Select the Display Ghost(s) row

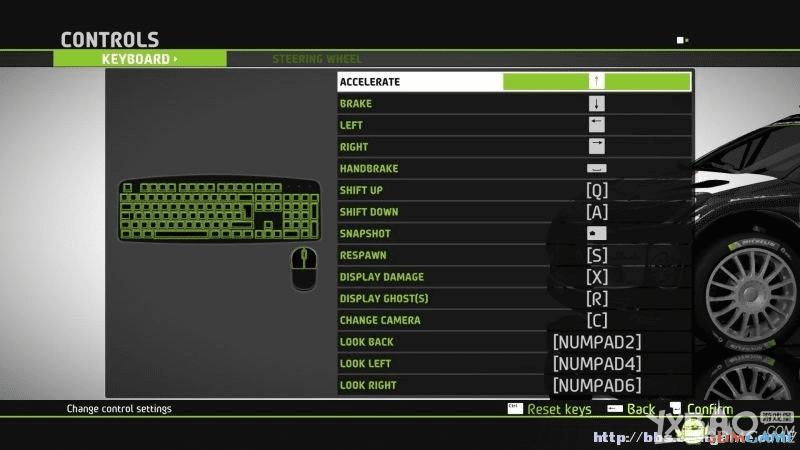click(x=514, y=299)
